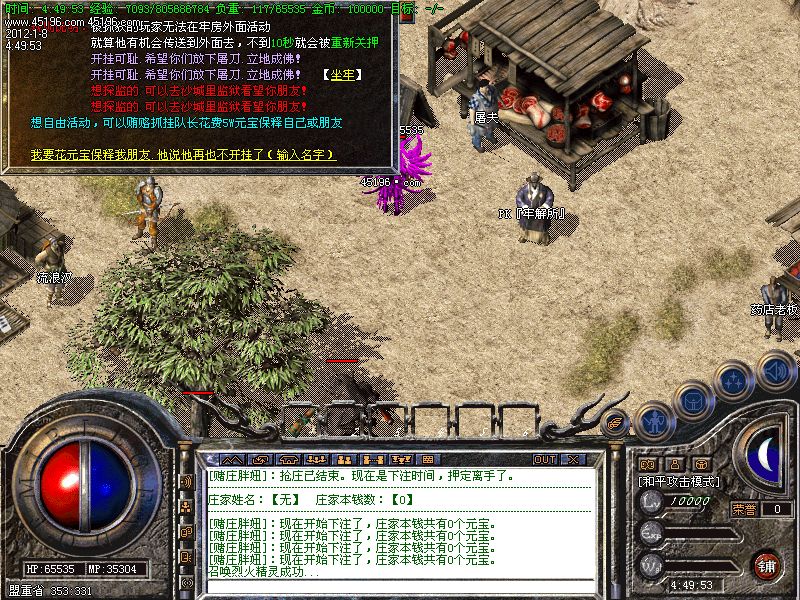Close the chat panel with X button
The image size is (800, 600).
coord(572,459)
